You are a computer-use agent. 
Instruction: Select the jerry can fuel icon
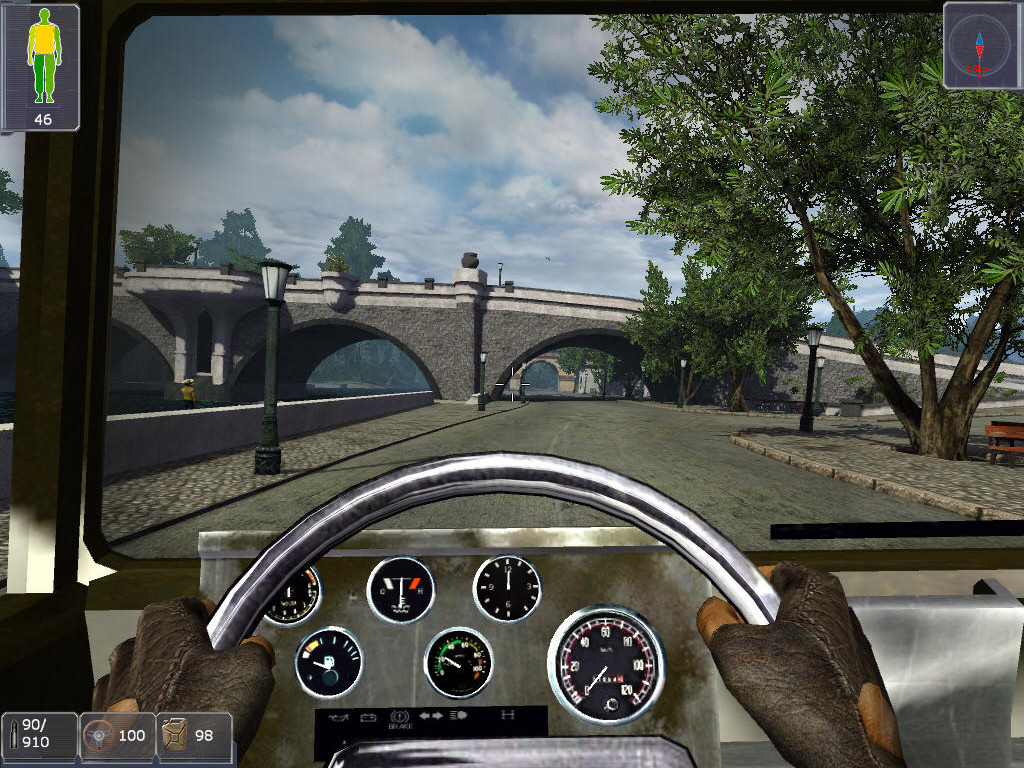point(176,736)
